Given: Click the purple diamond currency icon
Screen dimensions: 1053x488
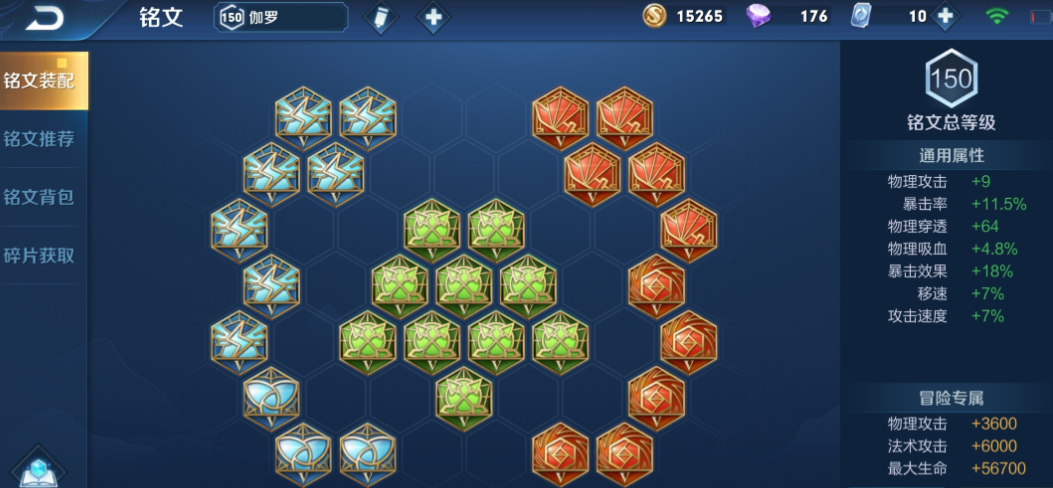Looking at the screenshot, I should 760,16.
